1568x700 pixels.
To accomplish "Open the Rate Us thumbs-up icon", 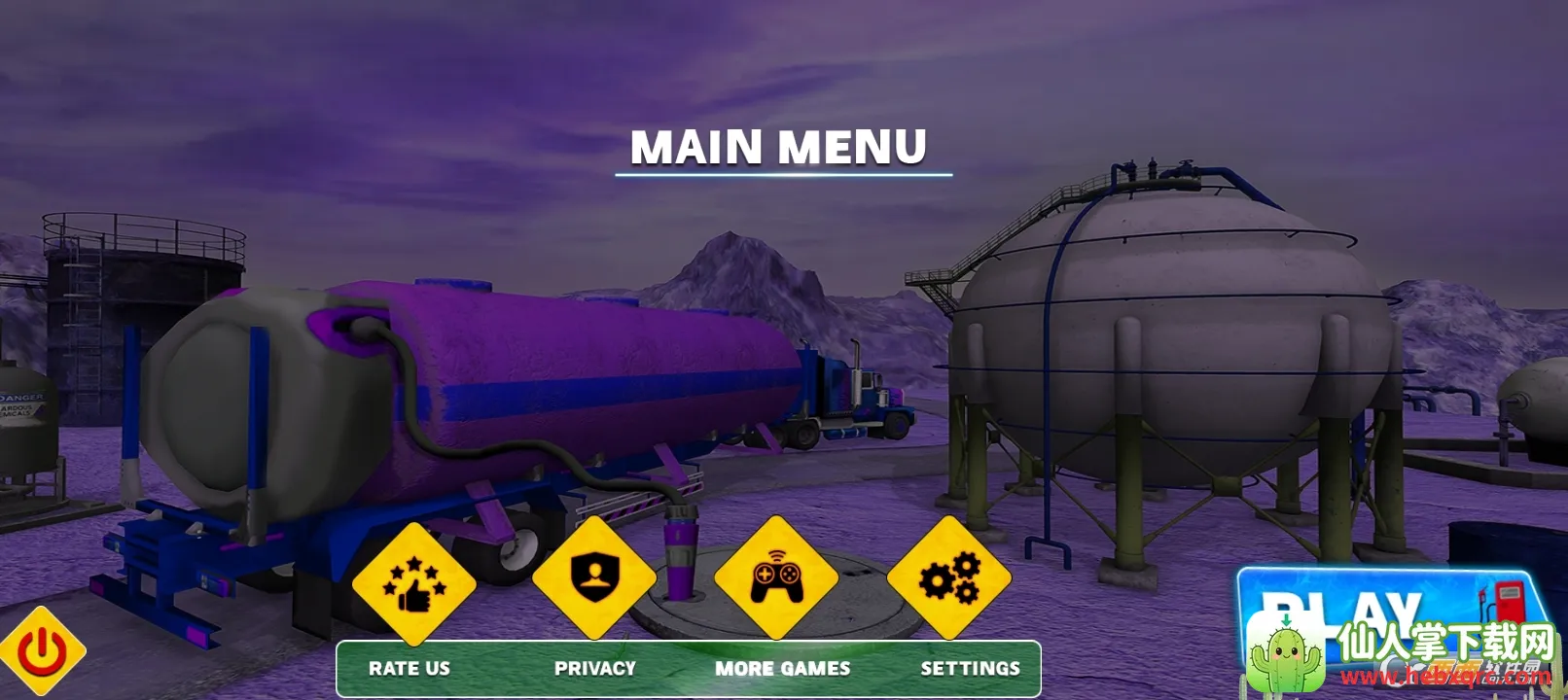I will click(413, 583).
